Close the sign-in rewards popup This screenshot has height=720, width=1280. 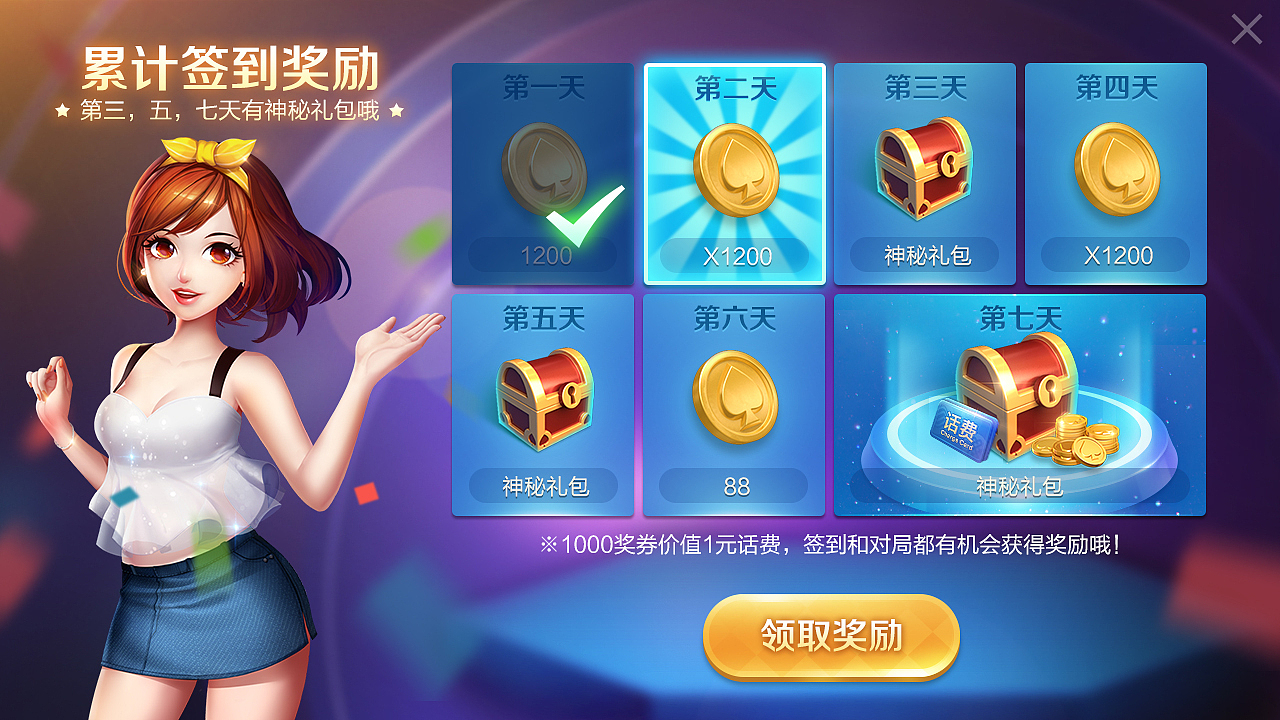pyautogui.click(x=1246, y=30)
